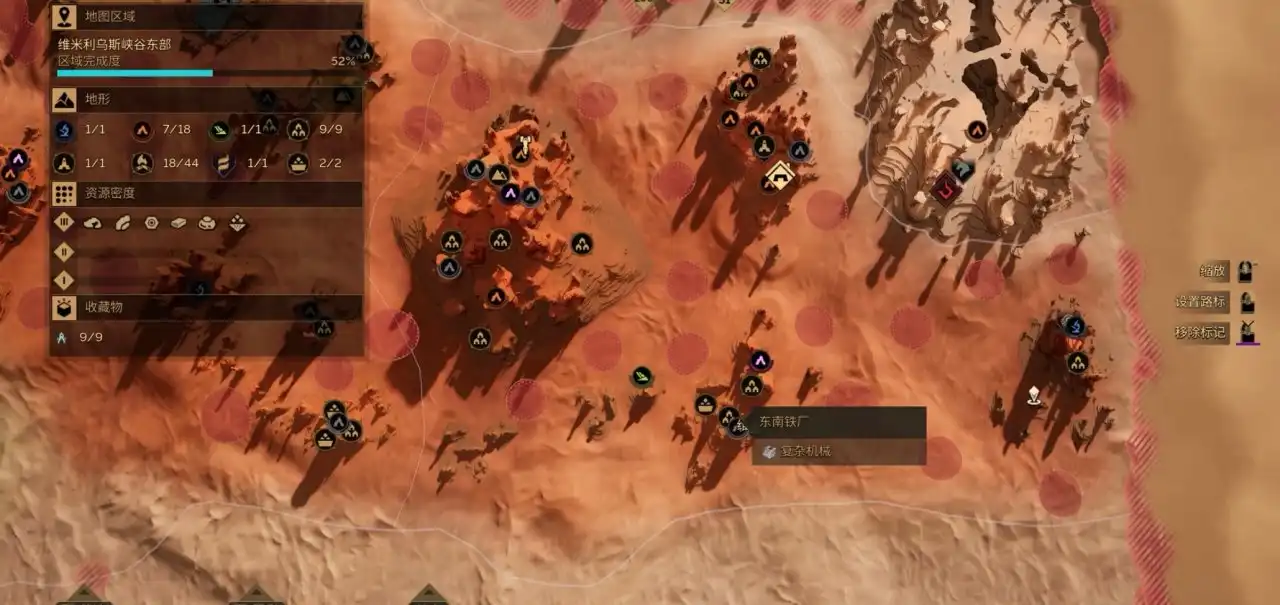Click the red diamond map marker

click(945, 186)
